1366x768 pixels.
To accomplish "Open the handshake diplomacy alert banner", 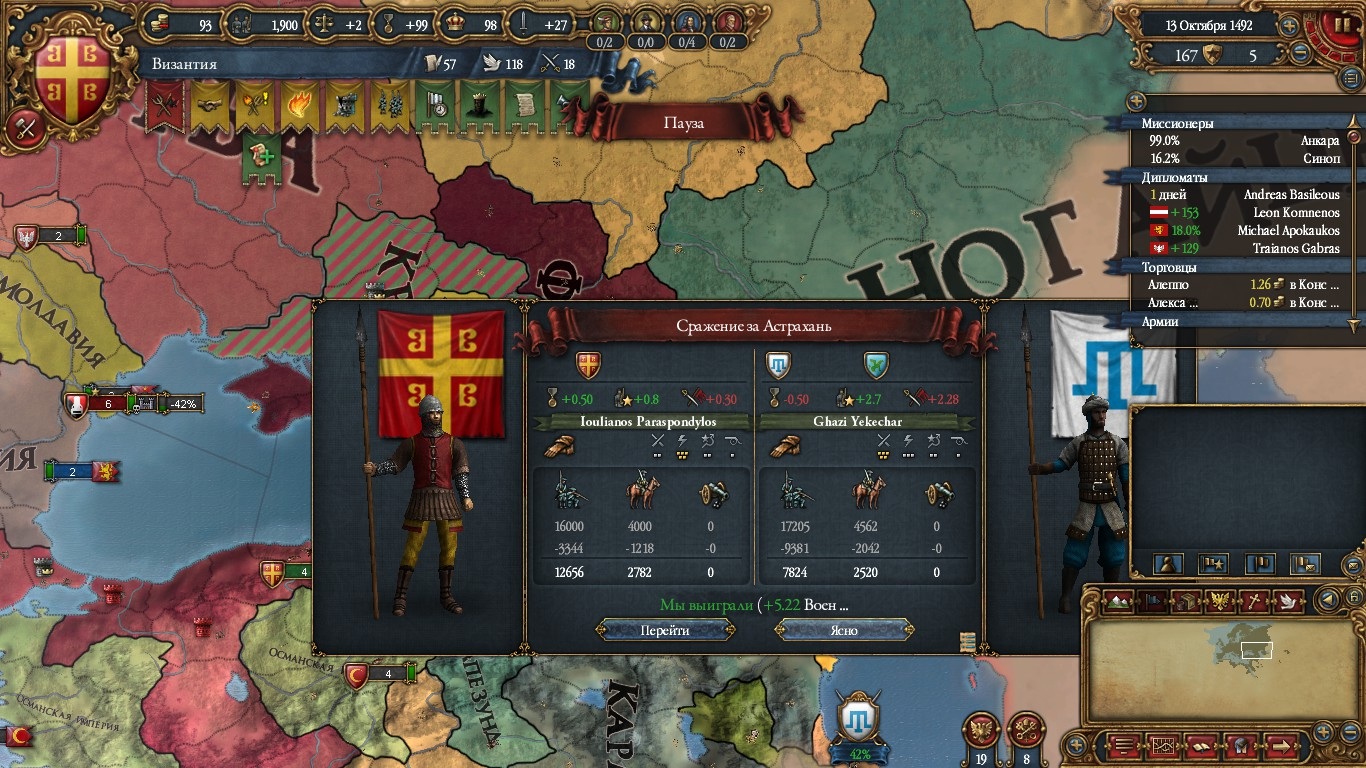I will pyautogui.click(x=209, y=106).
